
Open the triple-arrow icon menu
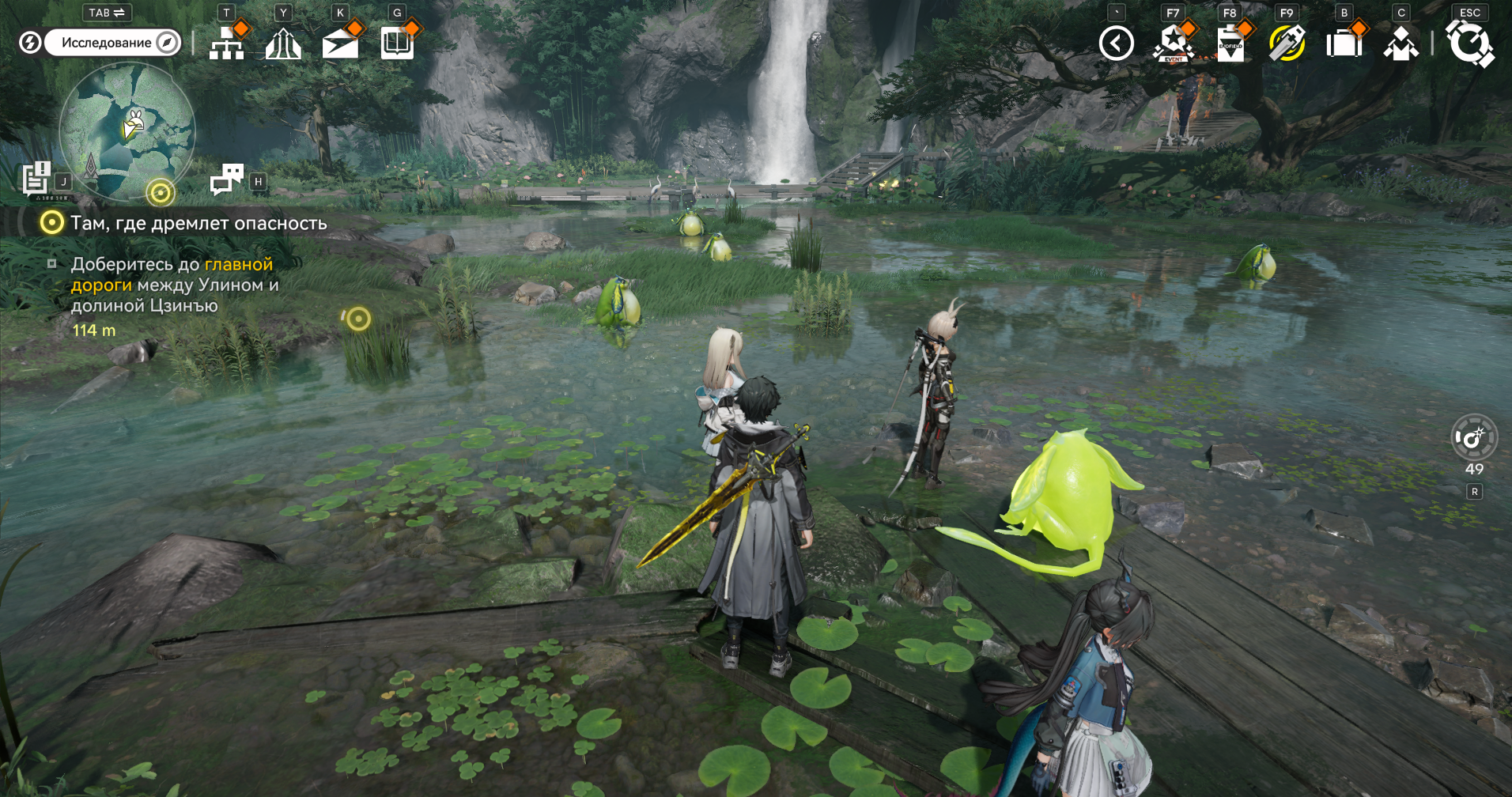tap(283, 44)
